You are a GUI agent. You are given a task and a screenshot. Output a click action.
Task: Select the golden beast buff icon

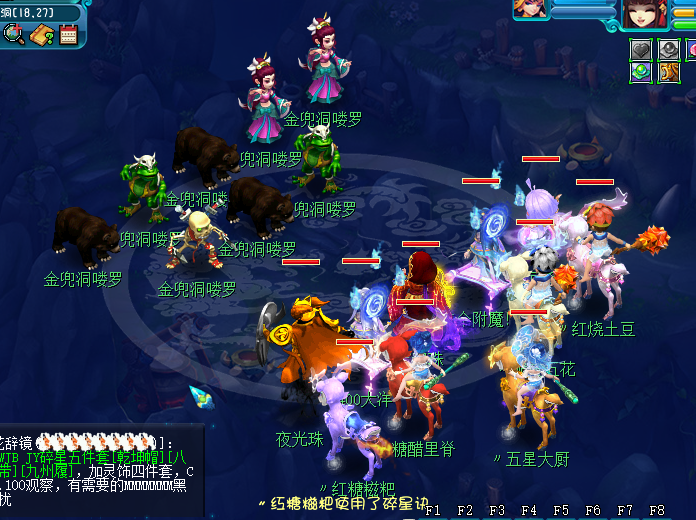[669, 72]
